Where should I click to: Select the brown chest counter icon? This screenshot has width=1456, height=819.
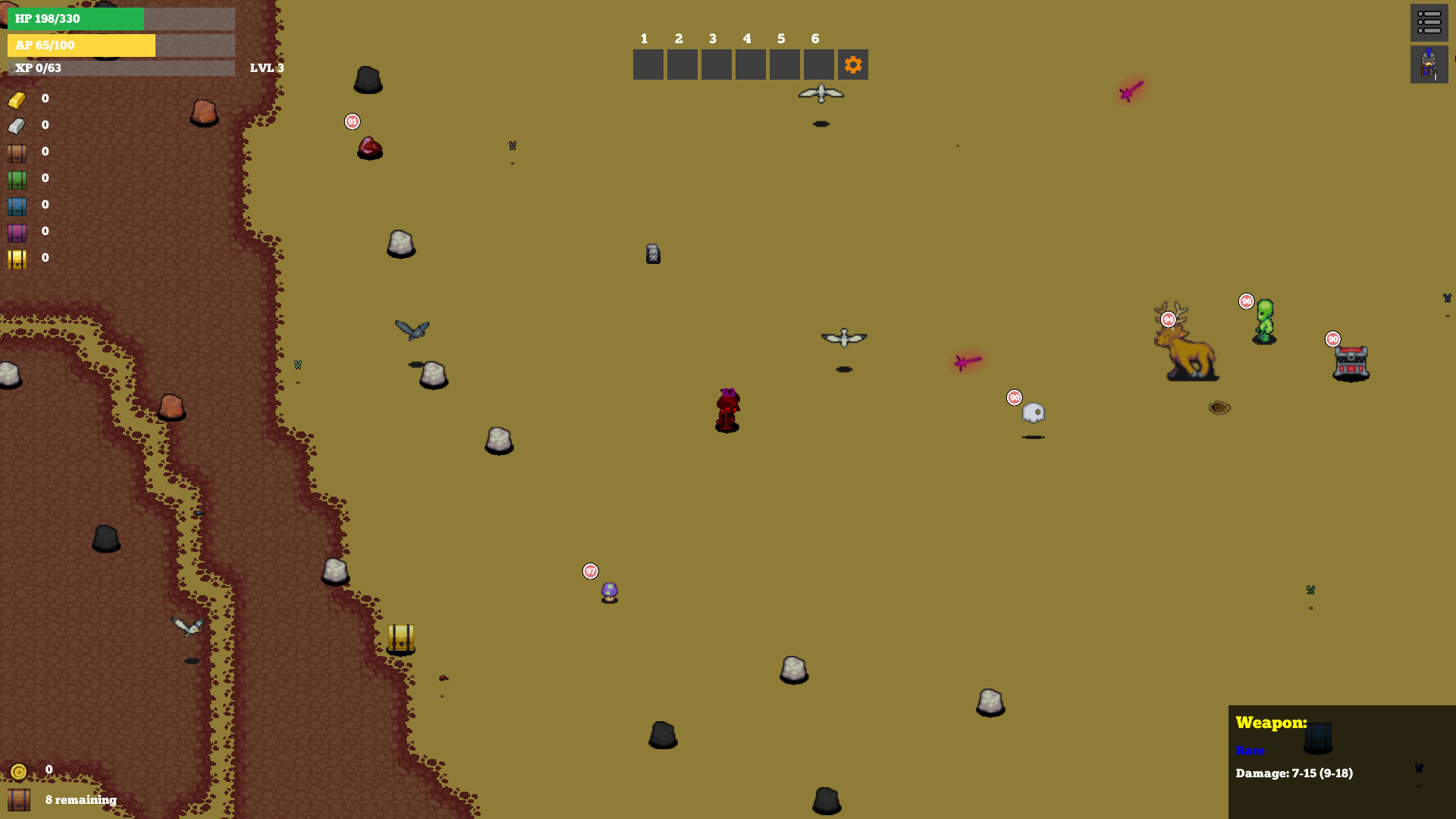17,152
